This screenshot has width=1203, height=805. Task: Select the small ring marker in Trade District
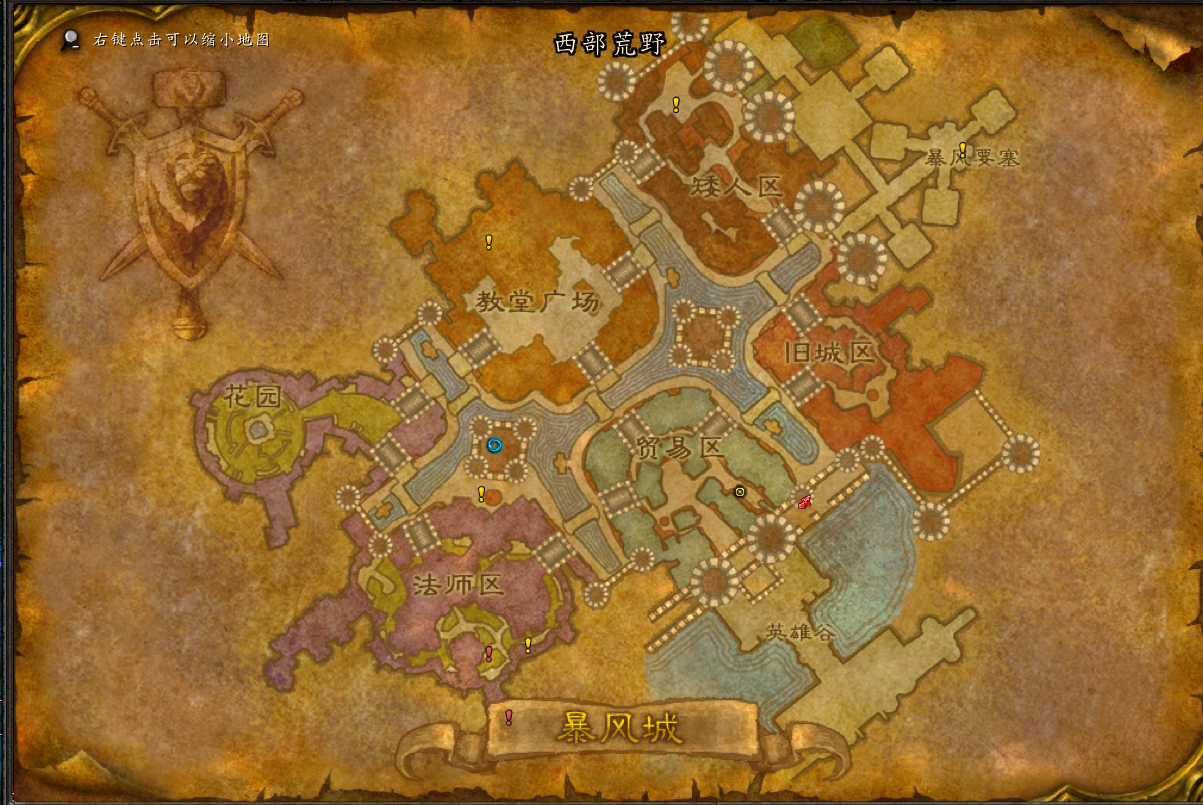(740, 491)
